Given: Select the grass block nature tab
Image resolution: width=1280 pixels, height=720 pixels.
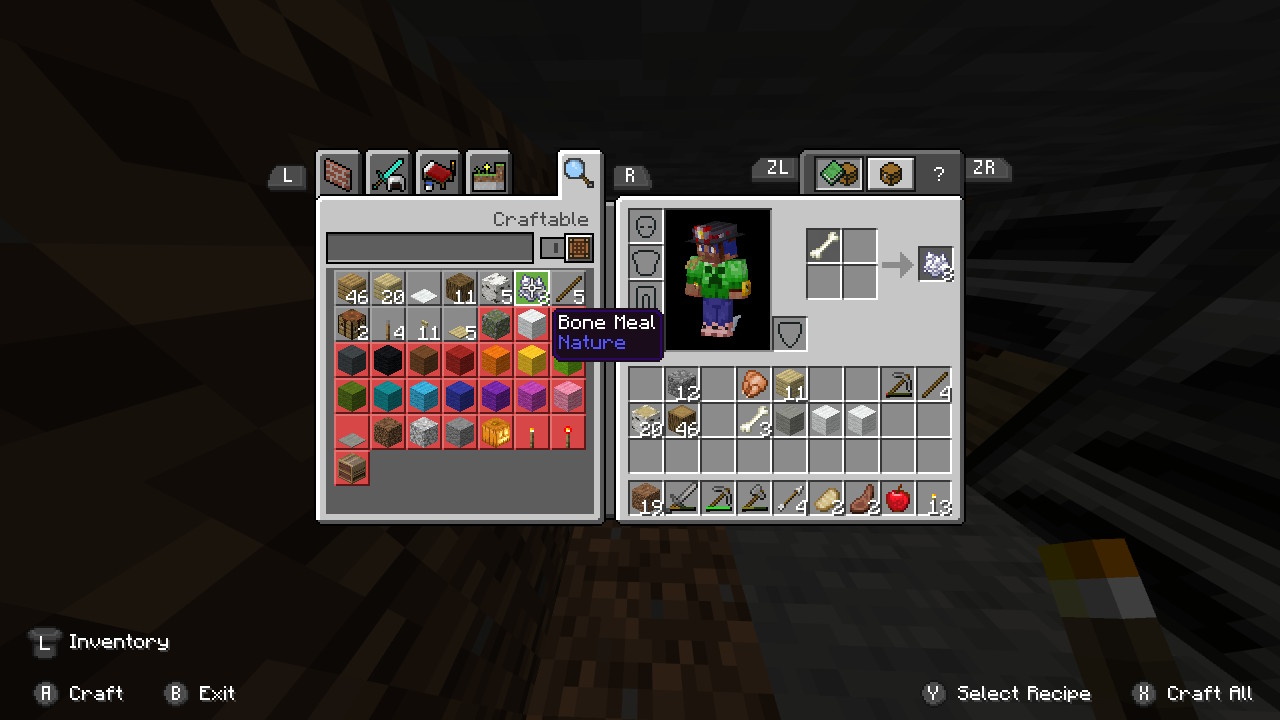Looking at the screenshot, I should [488, 175].
